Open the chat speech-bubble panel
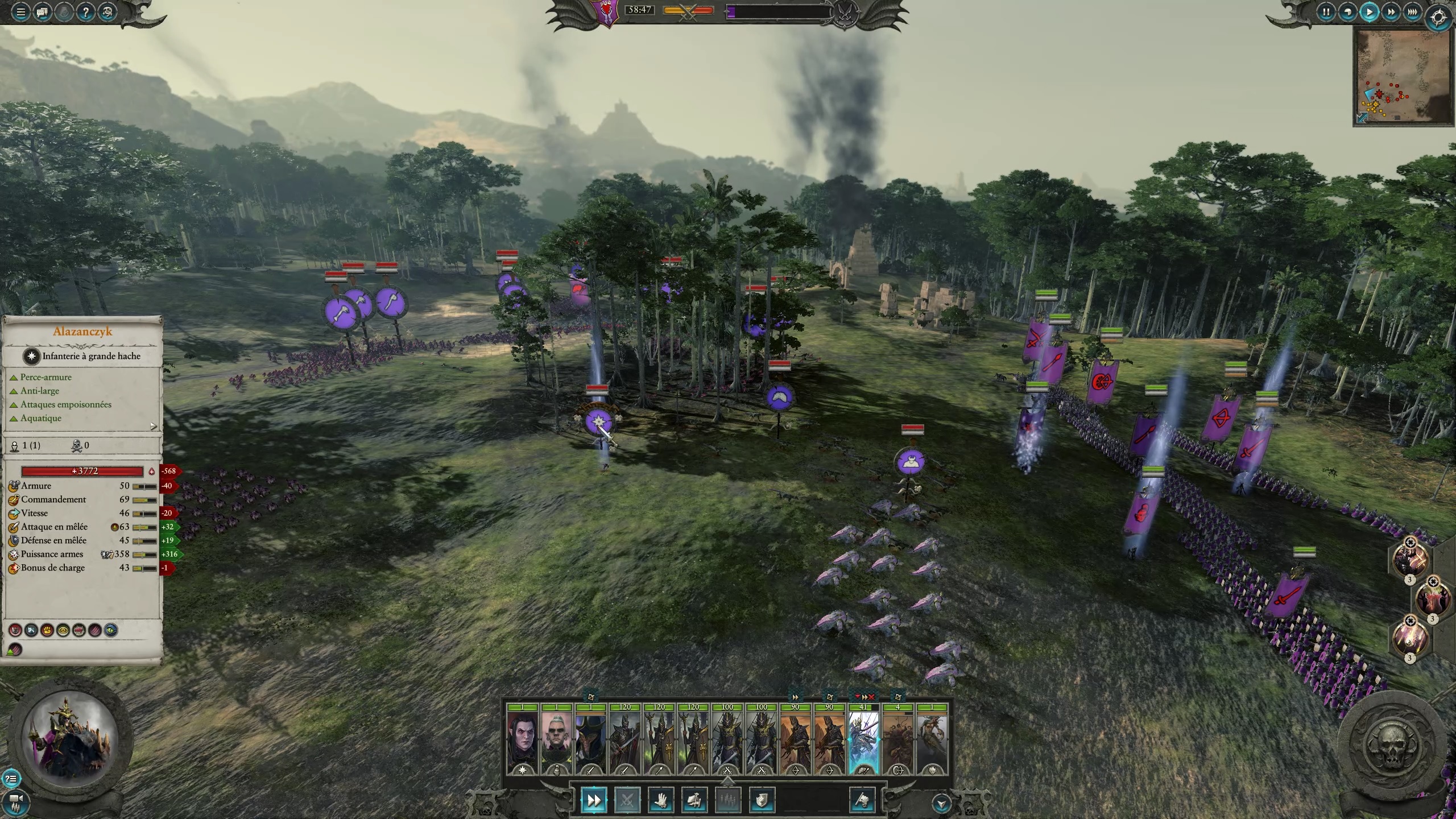 [x=42, y=12]
